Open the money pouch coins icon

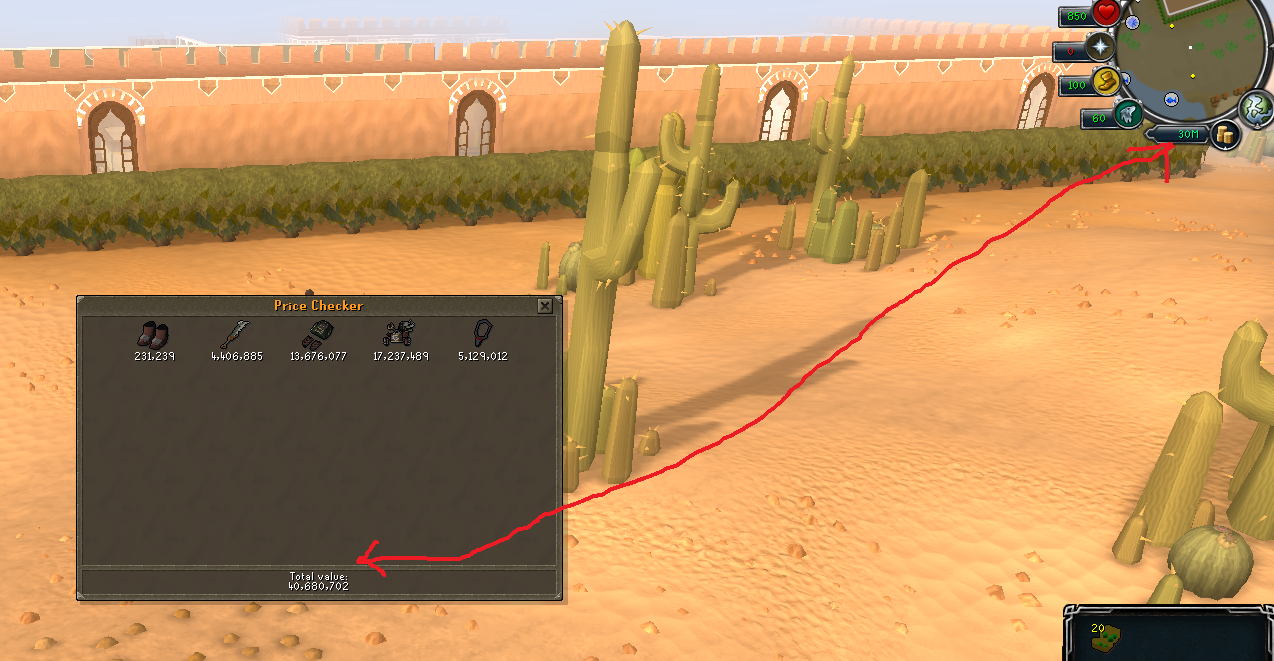[x=1223, y=134]
